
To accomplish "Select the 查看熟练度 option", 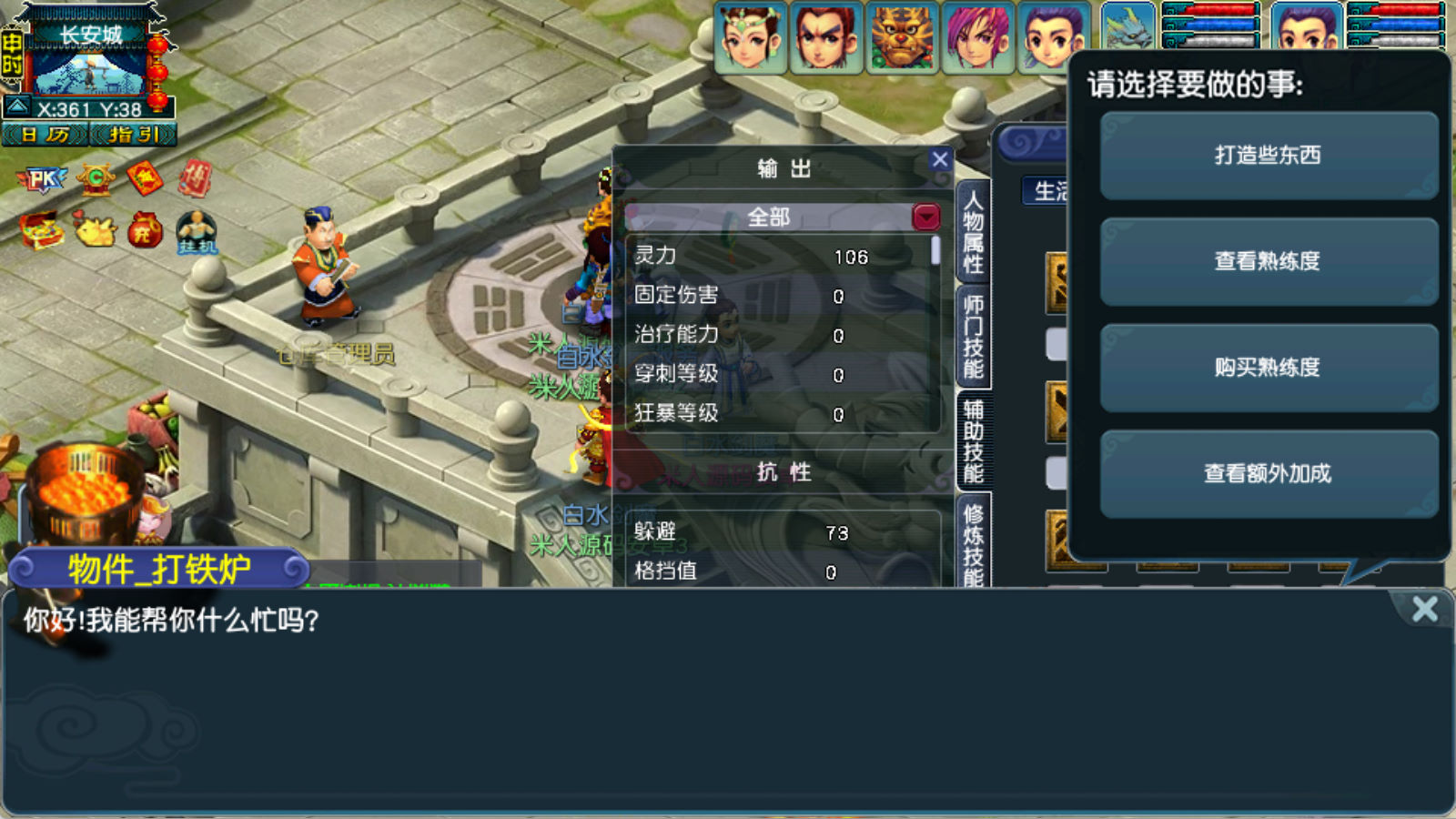I will [1268, 262].
